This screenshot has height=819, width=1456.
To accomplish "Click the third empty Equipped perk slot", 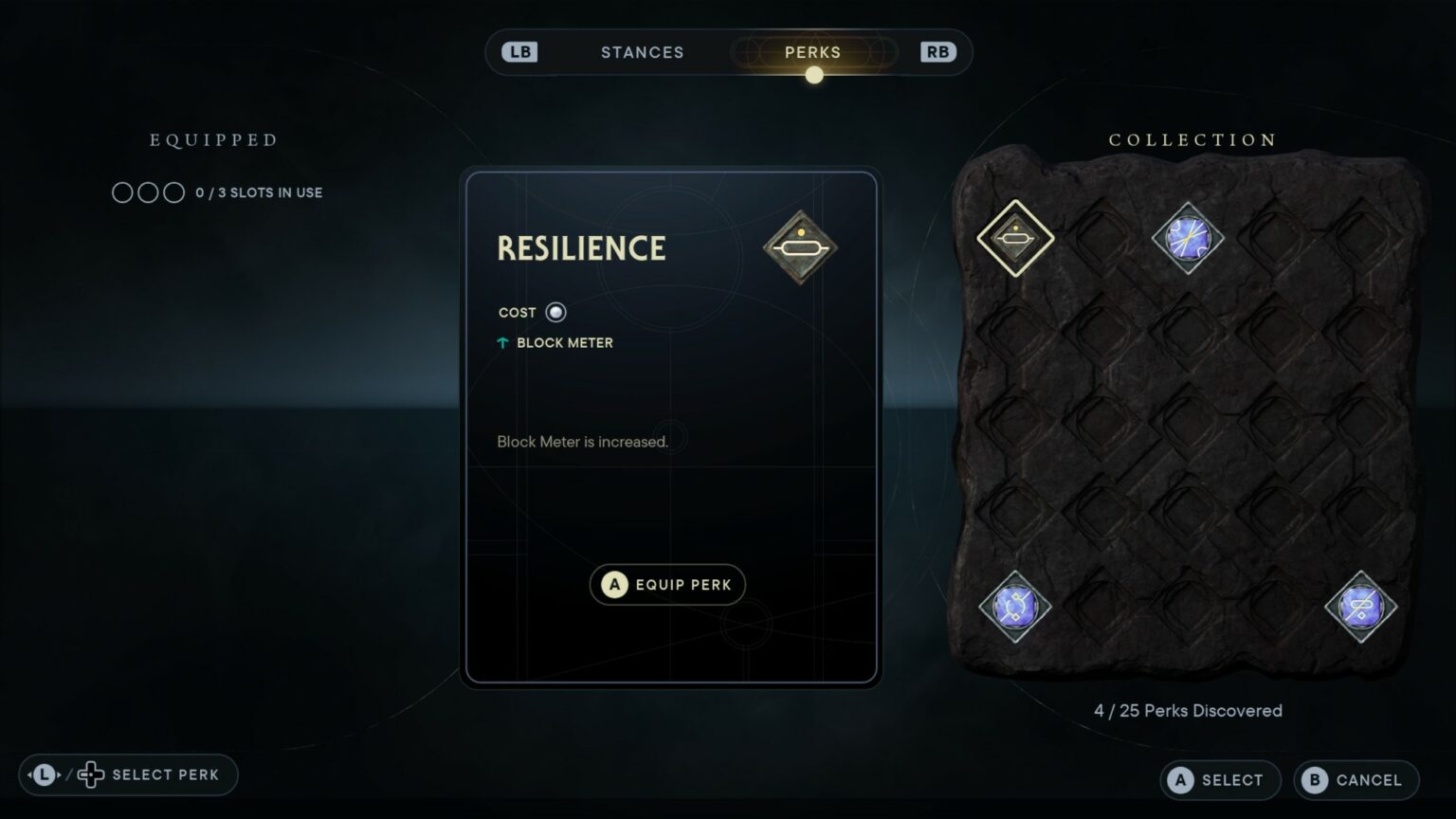I will coord(175,191).
